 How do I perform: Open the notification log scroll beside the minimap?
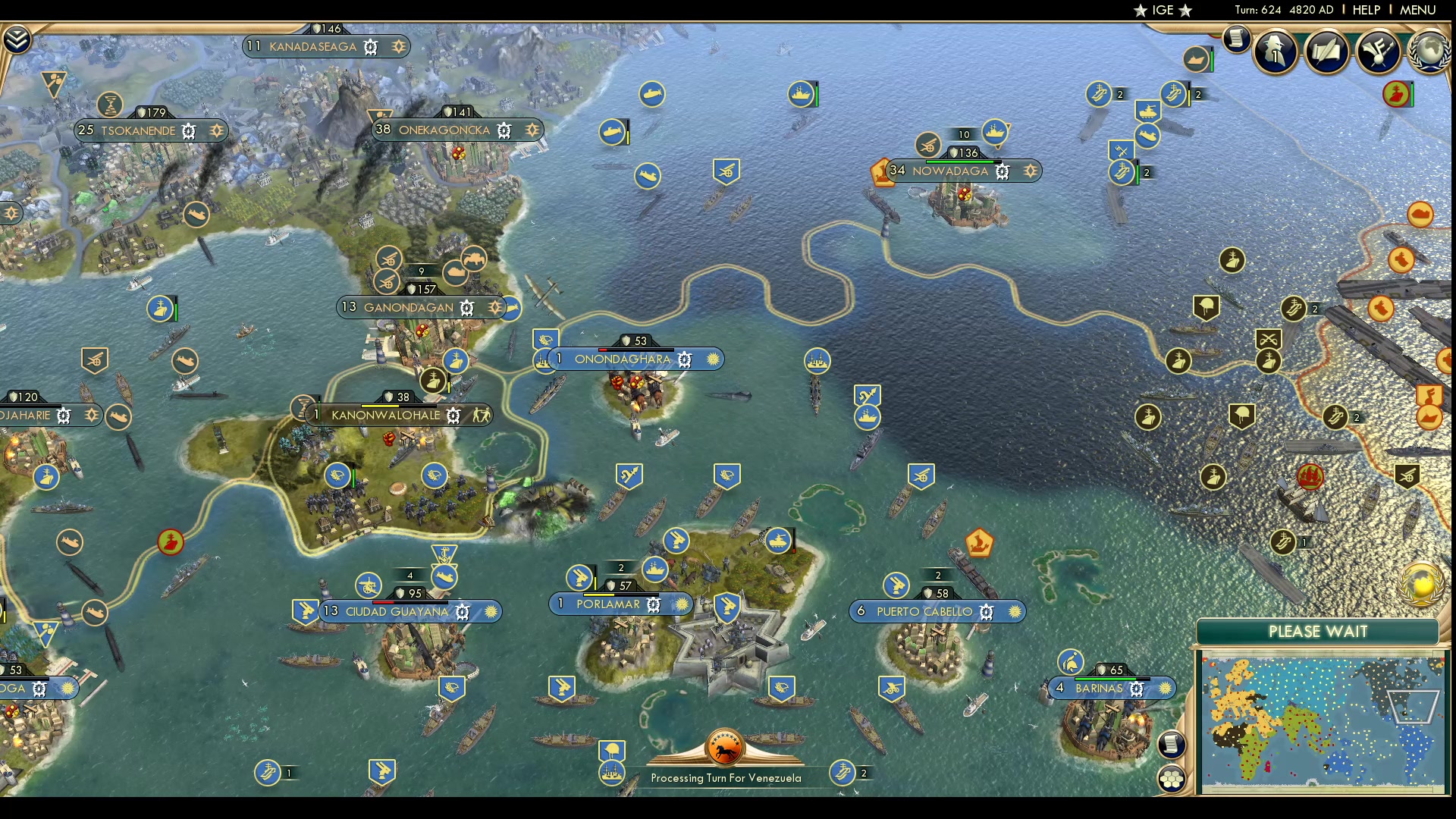coord(1172,744)
